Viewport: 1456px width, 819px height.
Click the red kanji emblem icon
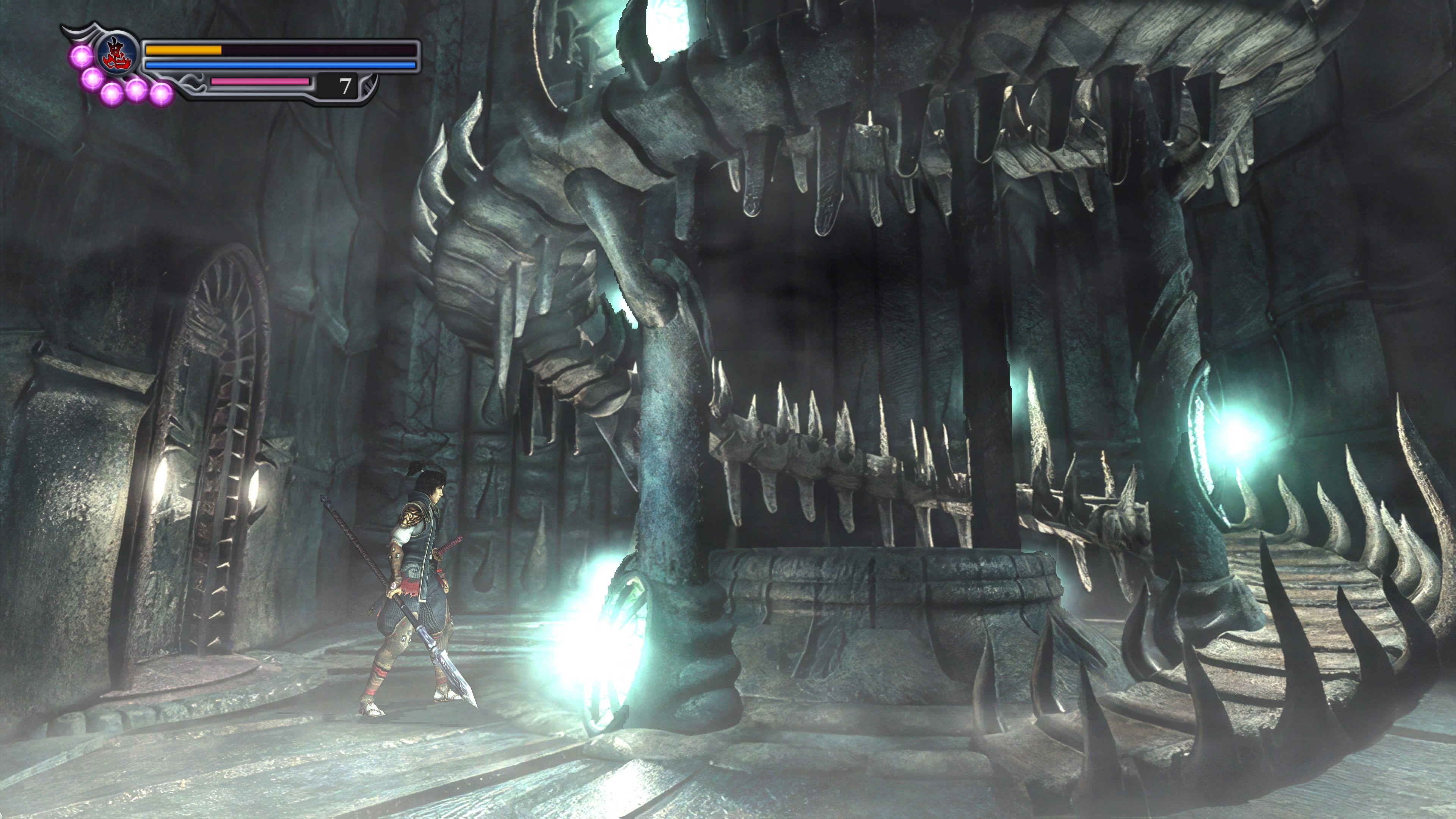(x=118, y=53)
